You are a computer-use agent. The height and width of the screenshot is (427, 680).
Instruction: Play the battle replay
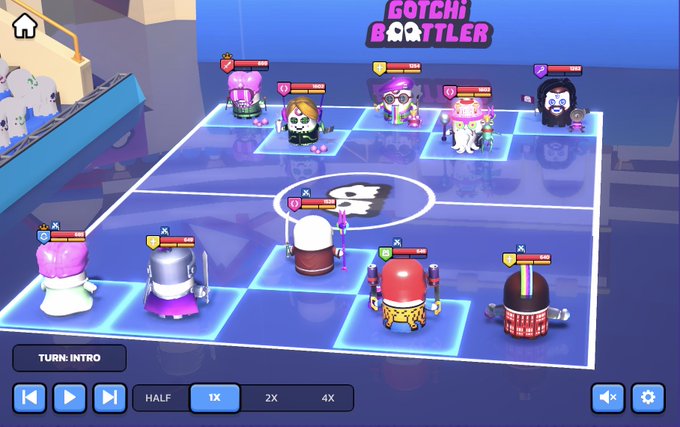[x=69, y=398]
